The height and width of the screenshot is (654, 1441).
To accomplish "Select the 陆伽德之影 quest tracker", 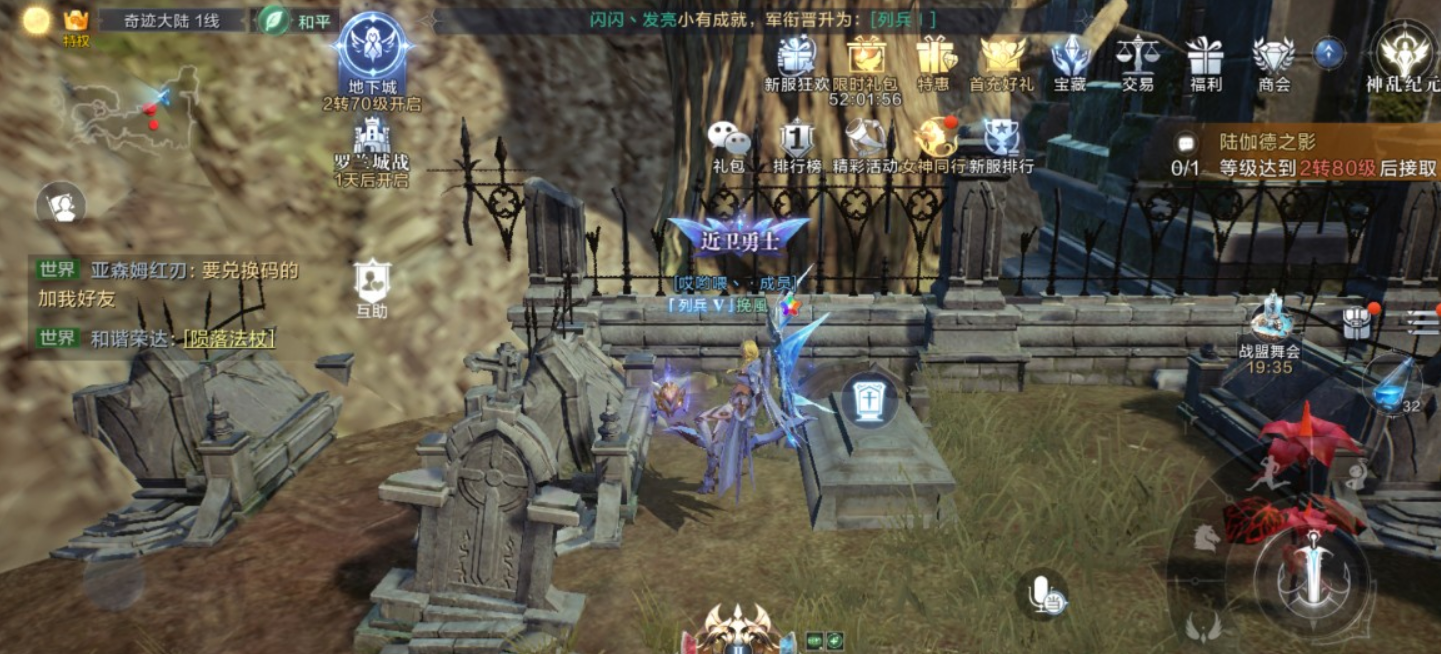I will [1310, 155].
